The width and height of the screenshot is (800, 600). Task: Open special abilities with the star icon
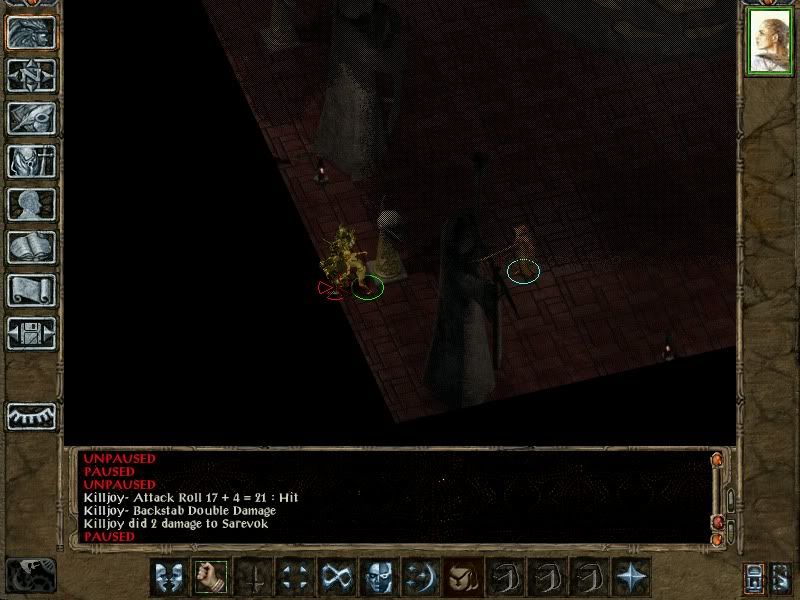tap(632, 577)
